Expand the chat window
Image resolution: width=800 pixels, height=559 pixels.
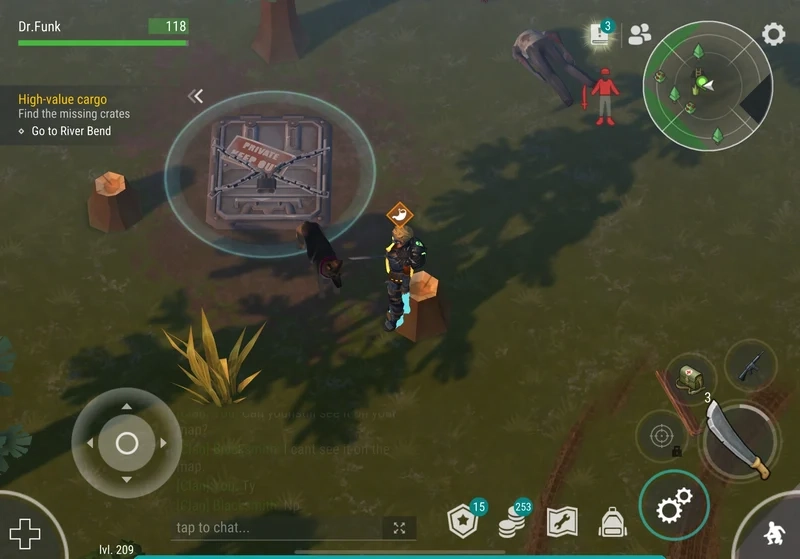[399, 527]
